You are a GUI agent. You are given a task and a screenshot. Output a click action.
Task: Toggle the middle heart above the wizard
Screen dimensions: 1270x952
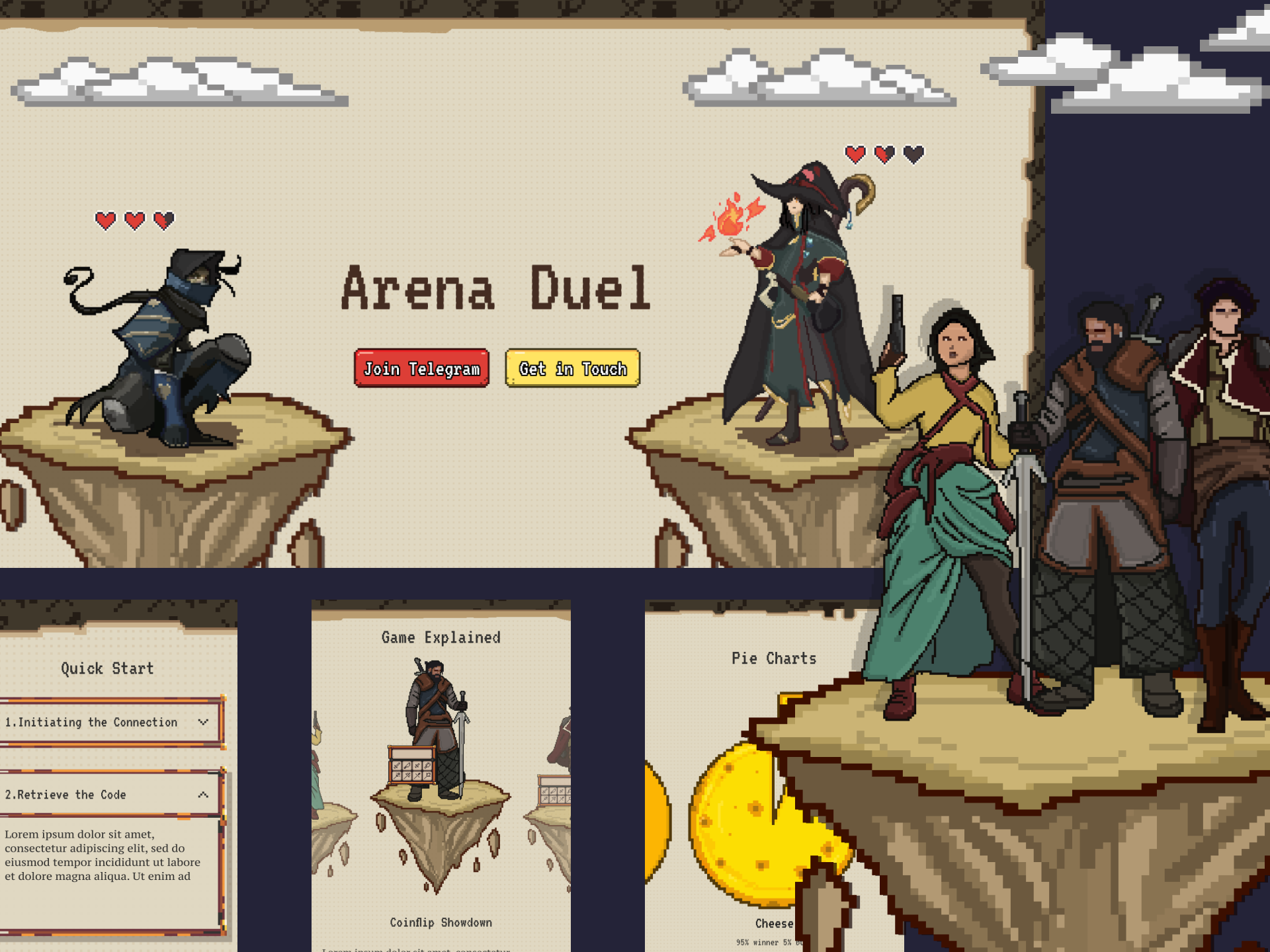pos(884,153)
